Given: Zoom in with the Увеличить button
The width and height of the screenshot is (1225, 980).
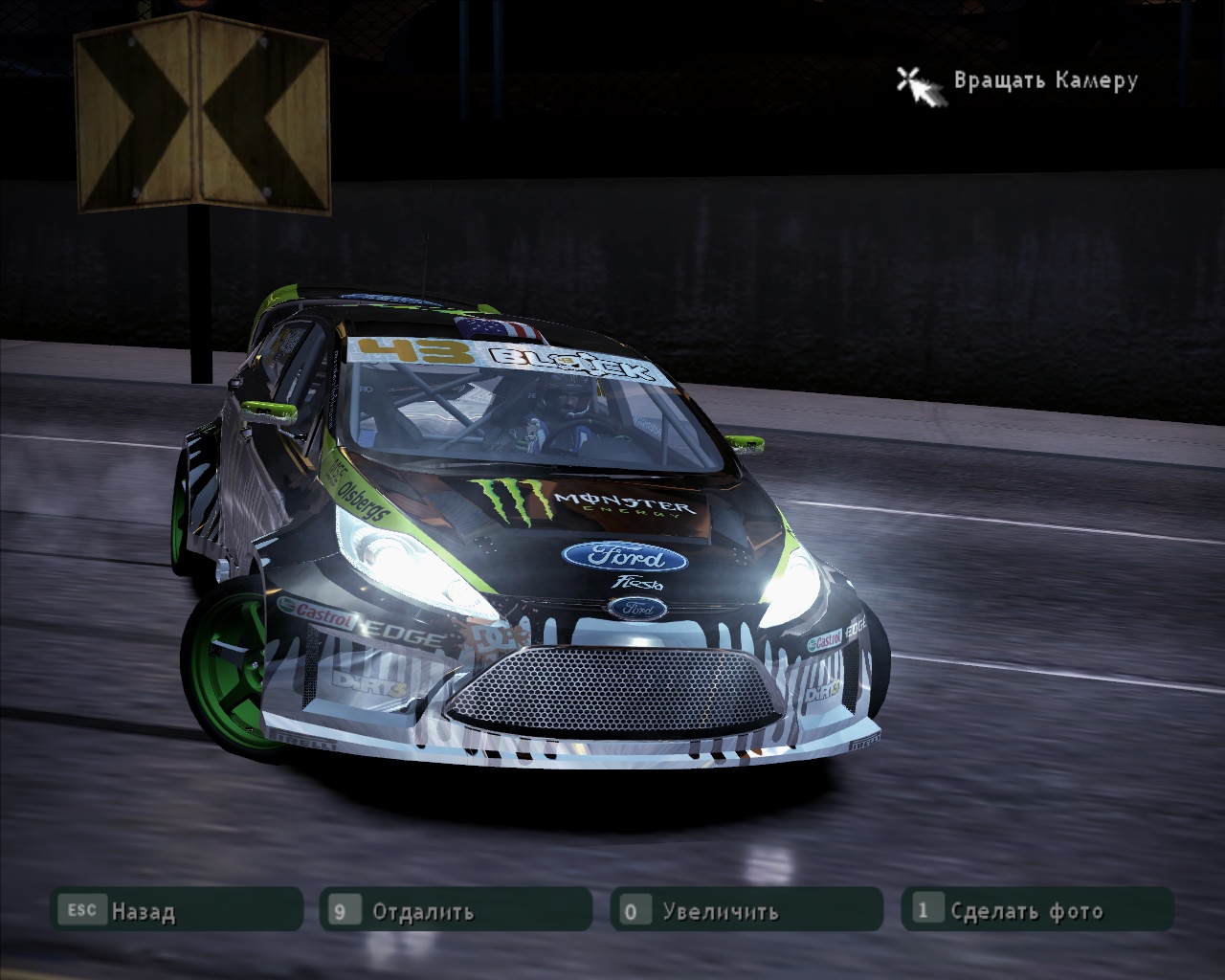Looking at the screenshot, I should click(746, 910).
